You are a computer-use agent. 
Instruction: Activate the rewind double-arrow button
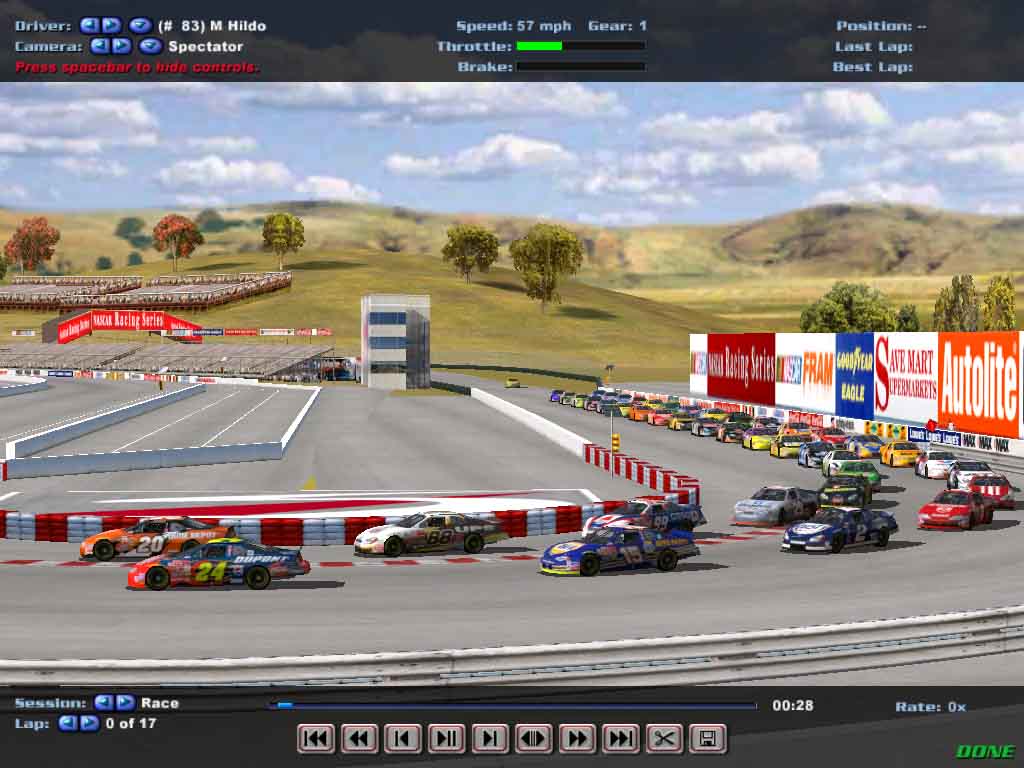(359, 739)
